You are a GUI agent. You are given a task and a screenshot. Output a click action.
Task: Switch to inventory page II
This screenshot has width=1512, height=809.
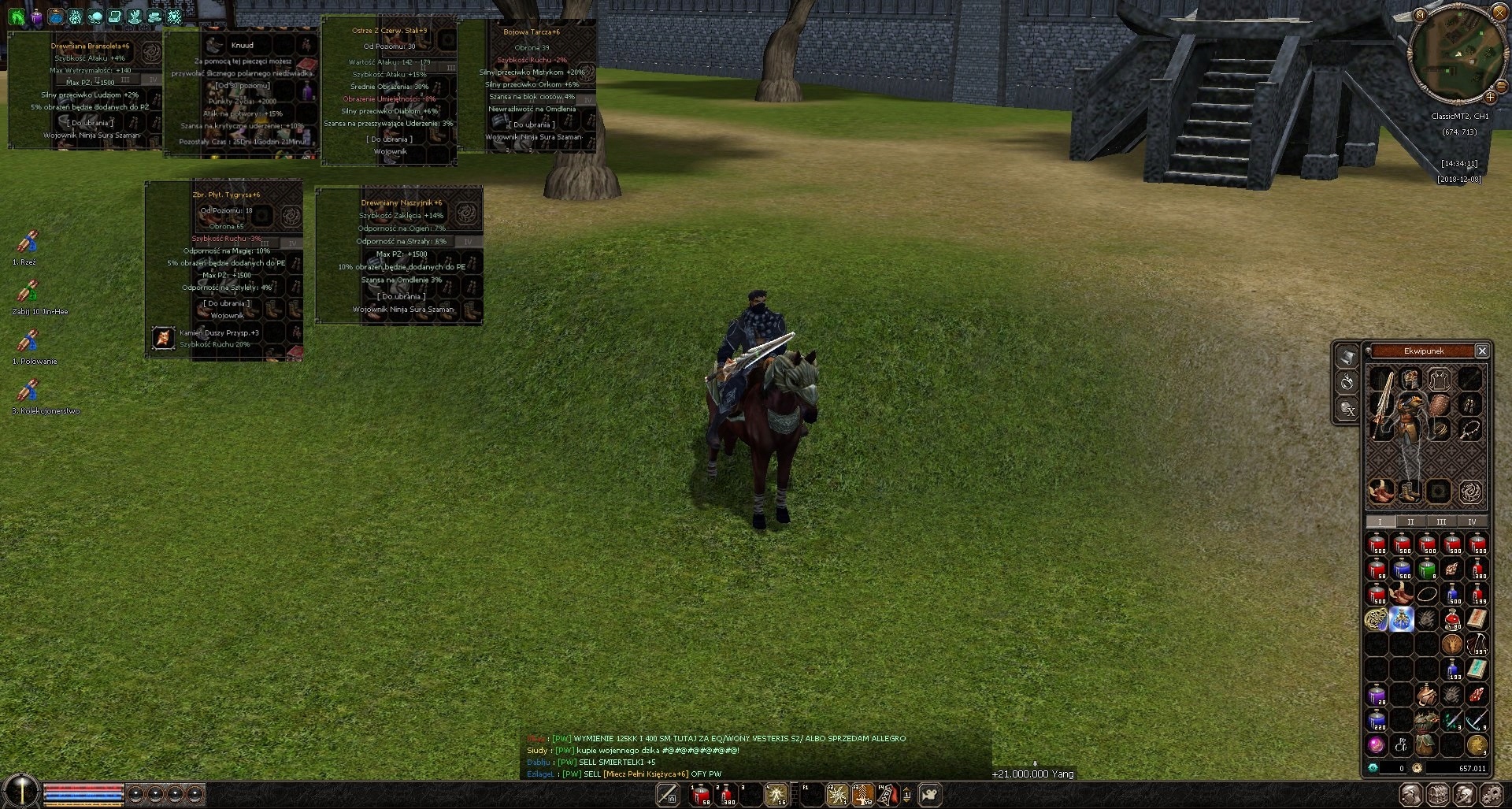(1410, 521)
